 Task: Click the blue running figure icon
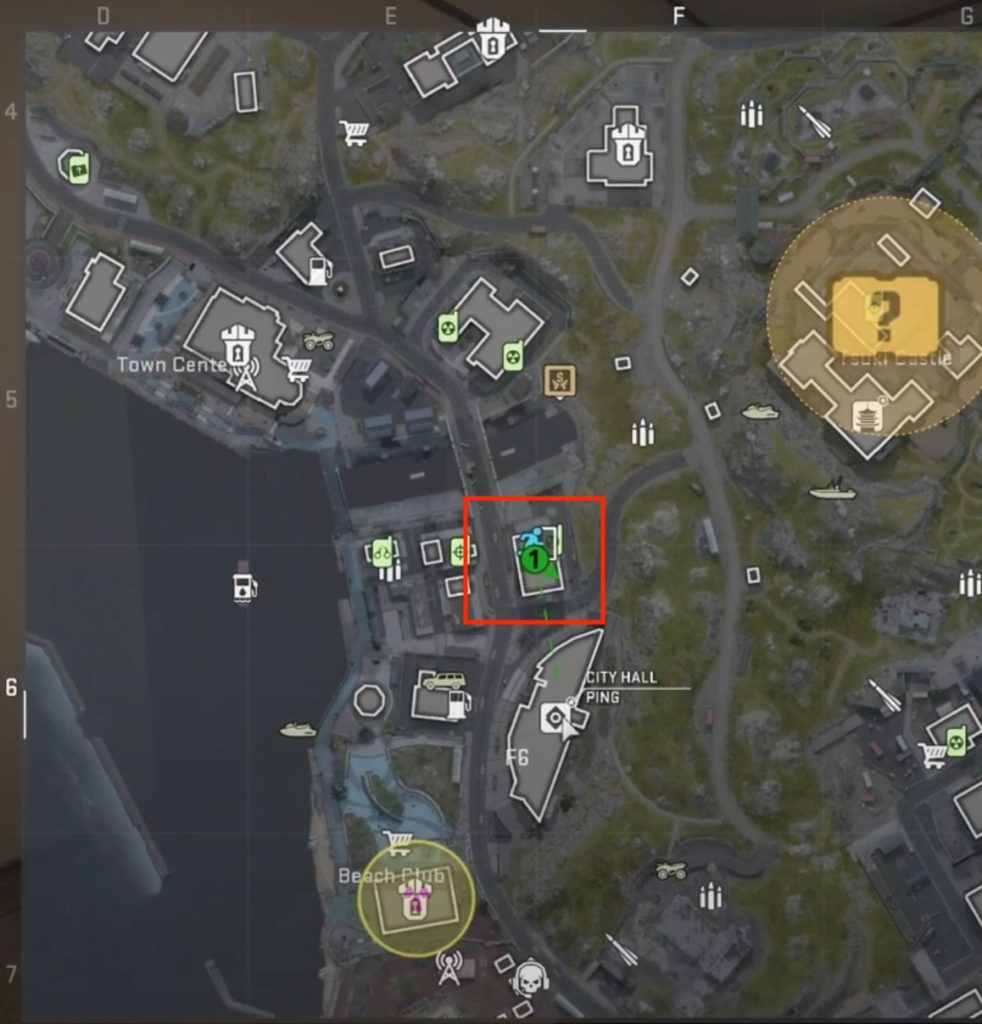click(533, 539)
